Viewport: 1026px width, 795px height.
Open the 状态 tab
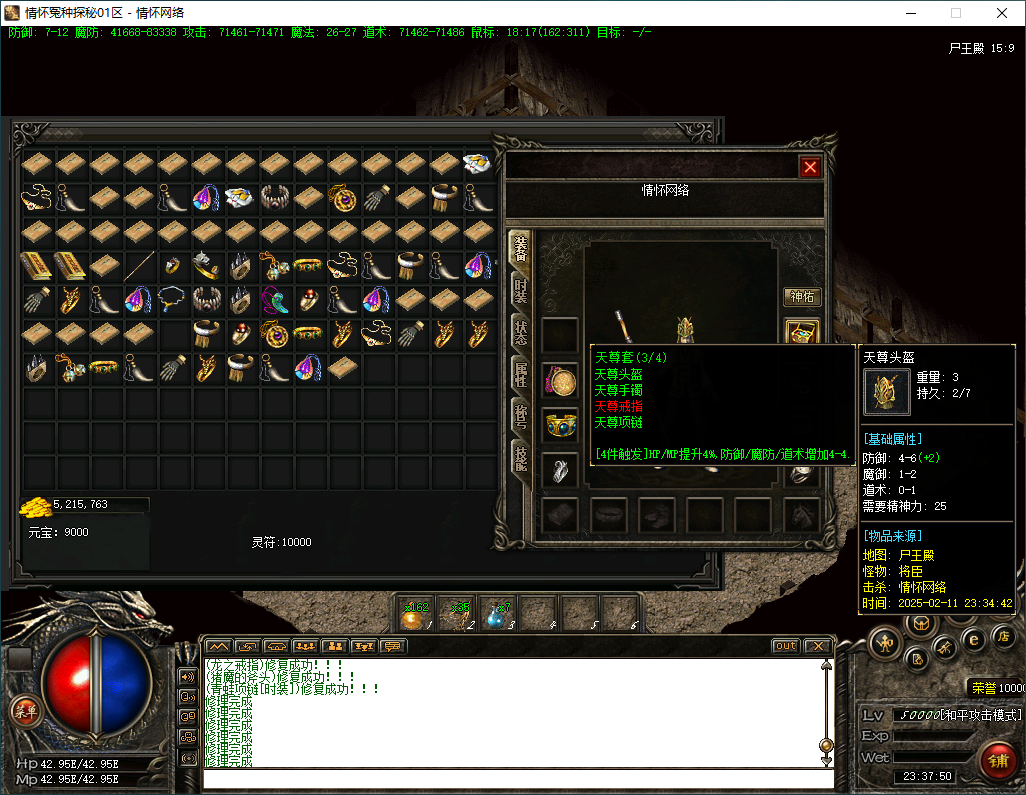coord(520,332)
